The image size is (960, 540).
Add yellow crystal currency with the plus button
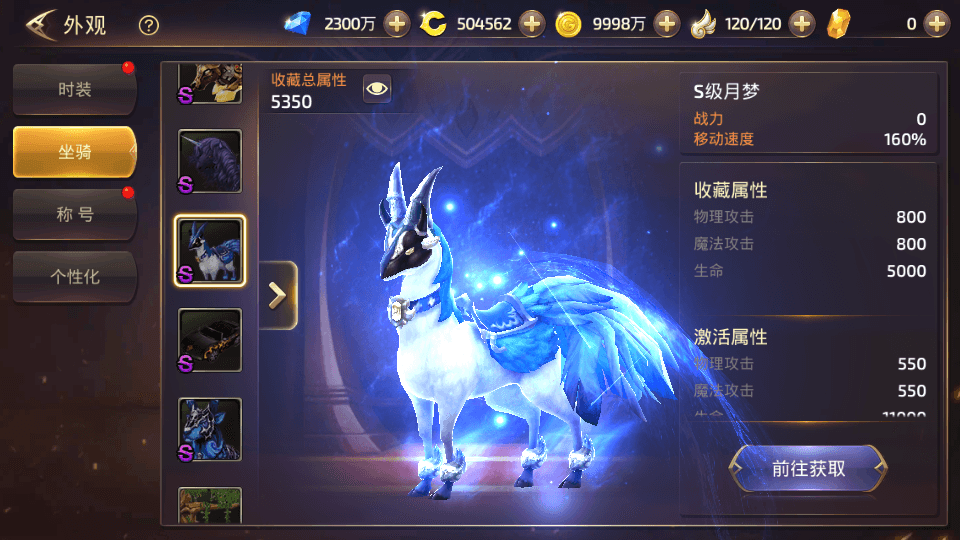coord(936,24)
